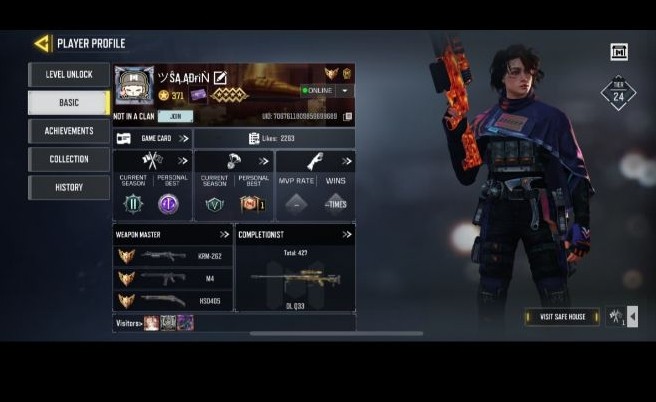Open the Collection tab
656x402 pixels.
pyautogui.click(x=69, y=159)
